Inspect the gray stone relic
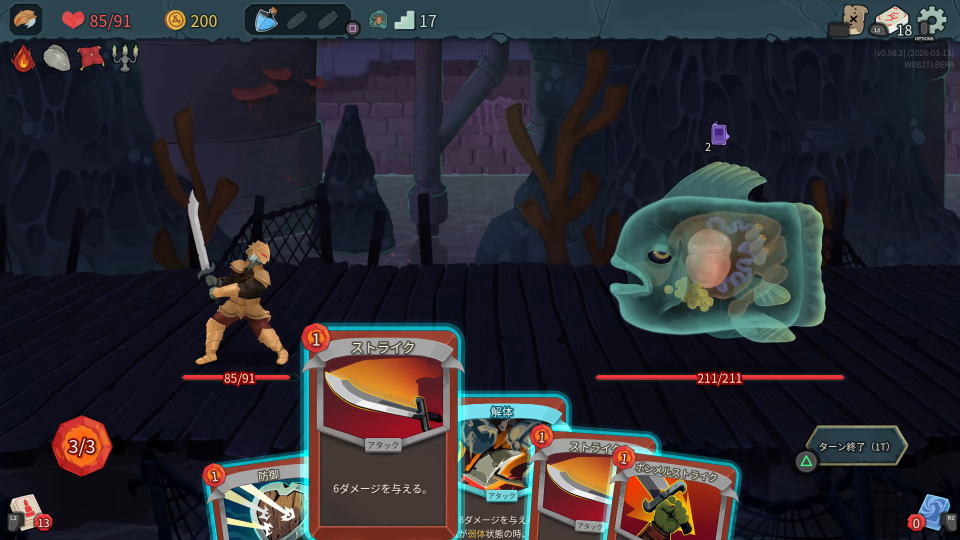The image size is (960, 540). 57,58
